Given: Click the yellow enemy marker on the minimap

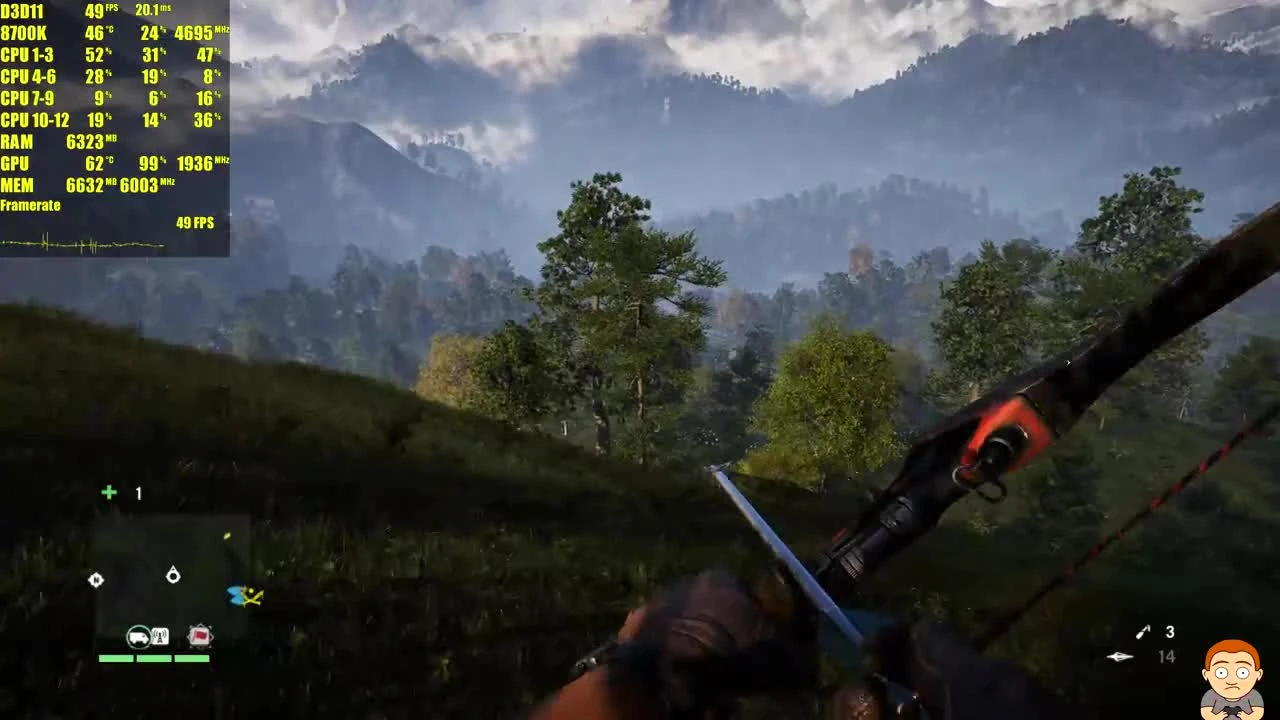Looking at the screenshot, I should tap(227, 537).
